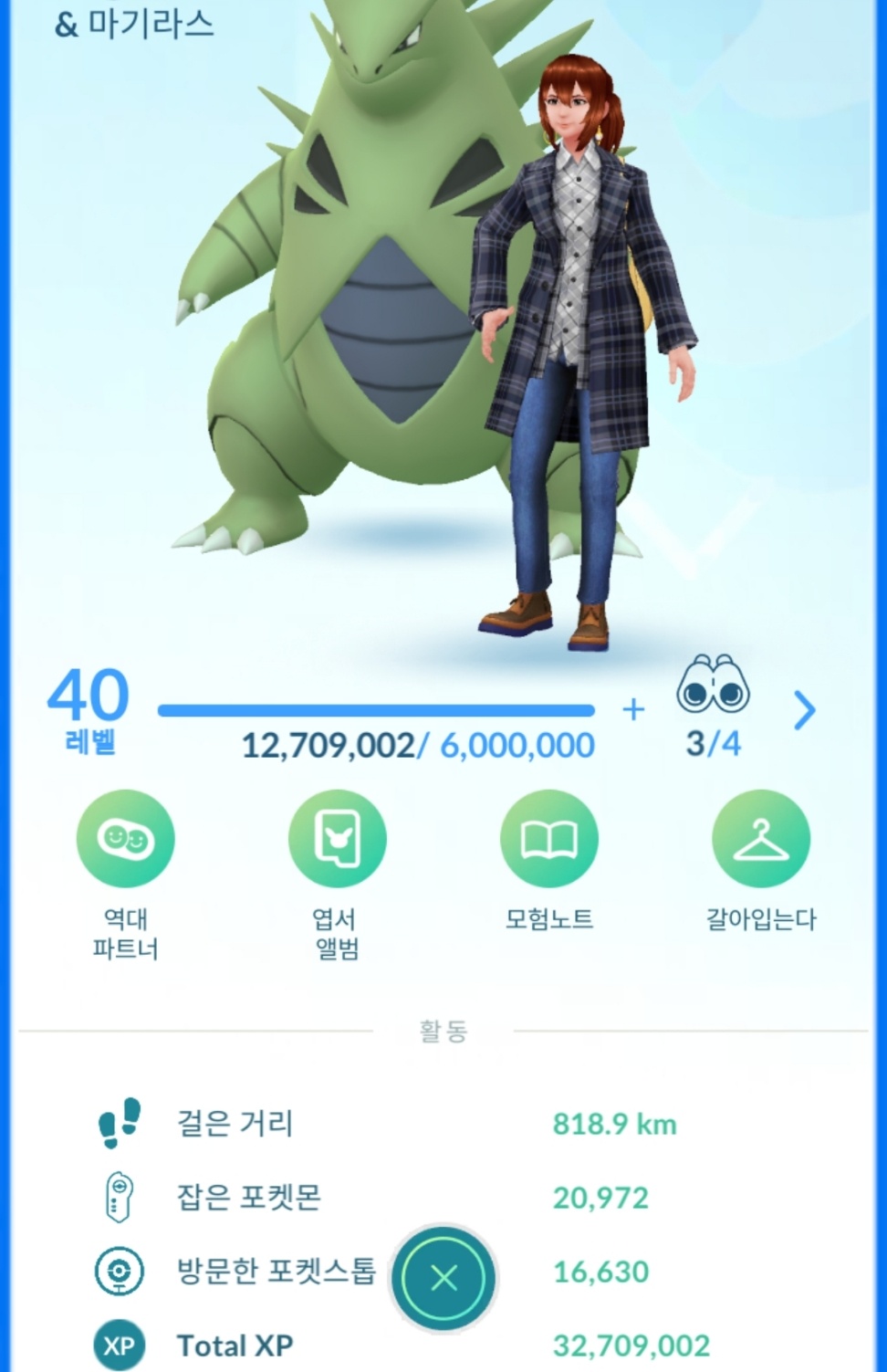Screen dimensions: 887x1372
Task: Tap the 갈아입는다 hanger style button
Action: pyautogui.click(x=760, y=839)
